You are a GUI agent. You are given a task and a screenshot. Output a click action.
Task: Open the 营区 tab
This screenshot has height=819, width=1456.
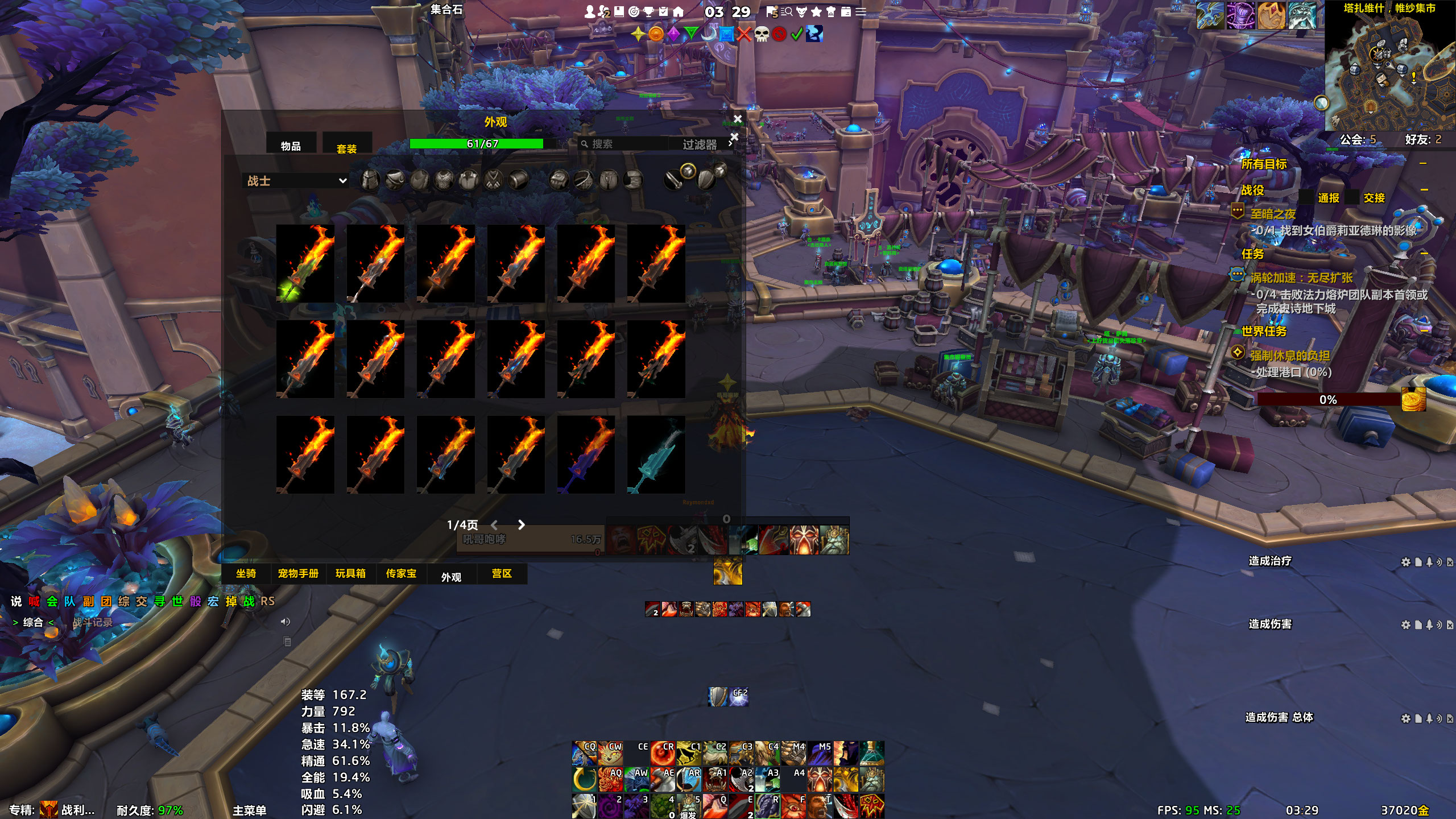(502, 573)
